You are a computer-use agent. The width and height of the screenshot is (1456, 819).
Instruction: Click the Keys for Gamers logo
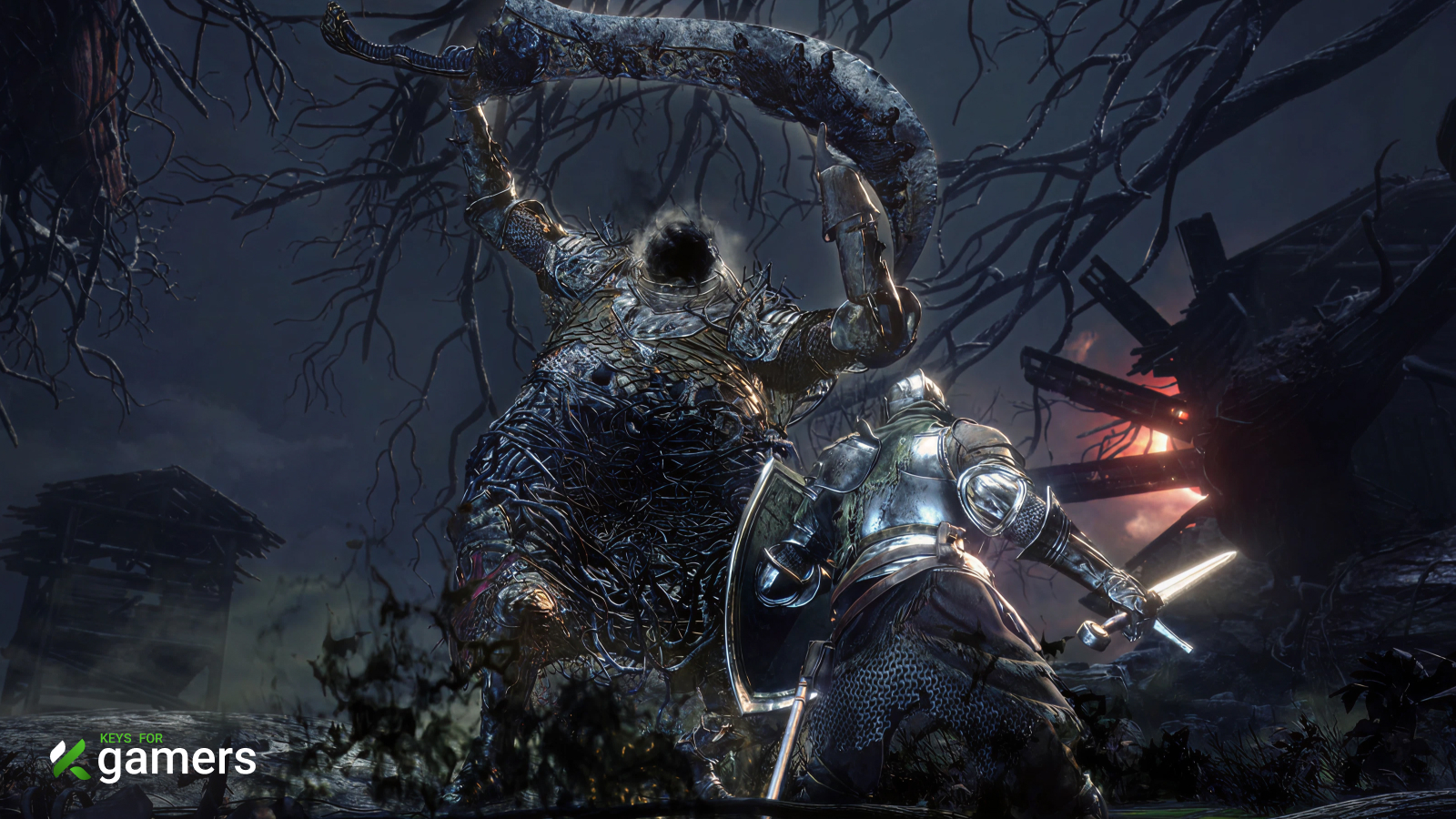click(153, 758)
